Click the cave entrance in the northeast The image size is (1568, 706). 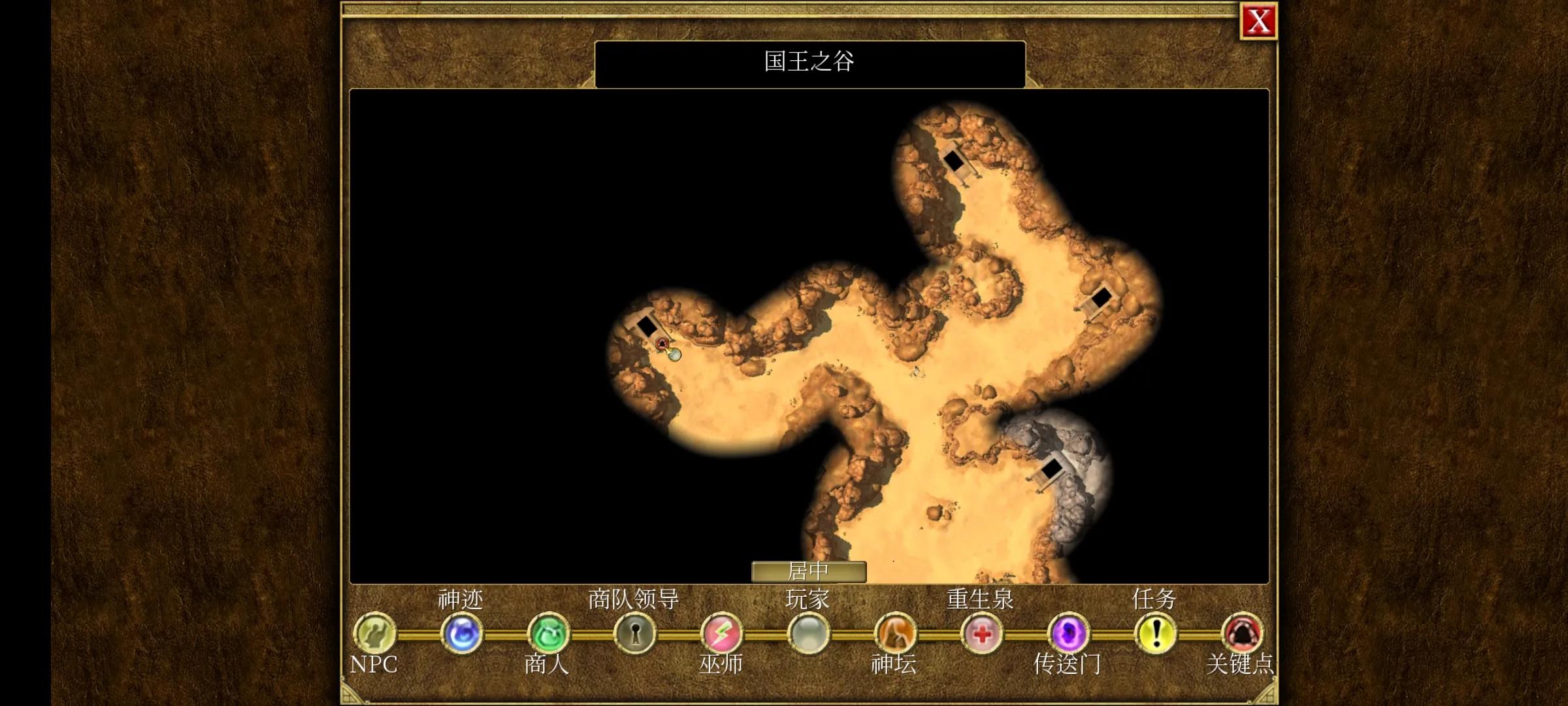[x=956, y=161]
